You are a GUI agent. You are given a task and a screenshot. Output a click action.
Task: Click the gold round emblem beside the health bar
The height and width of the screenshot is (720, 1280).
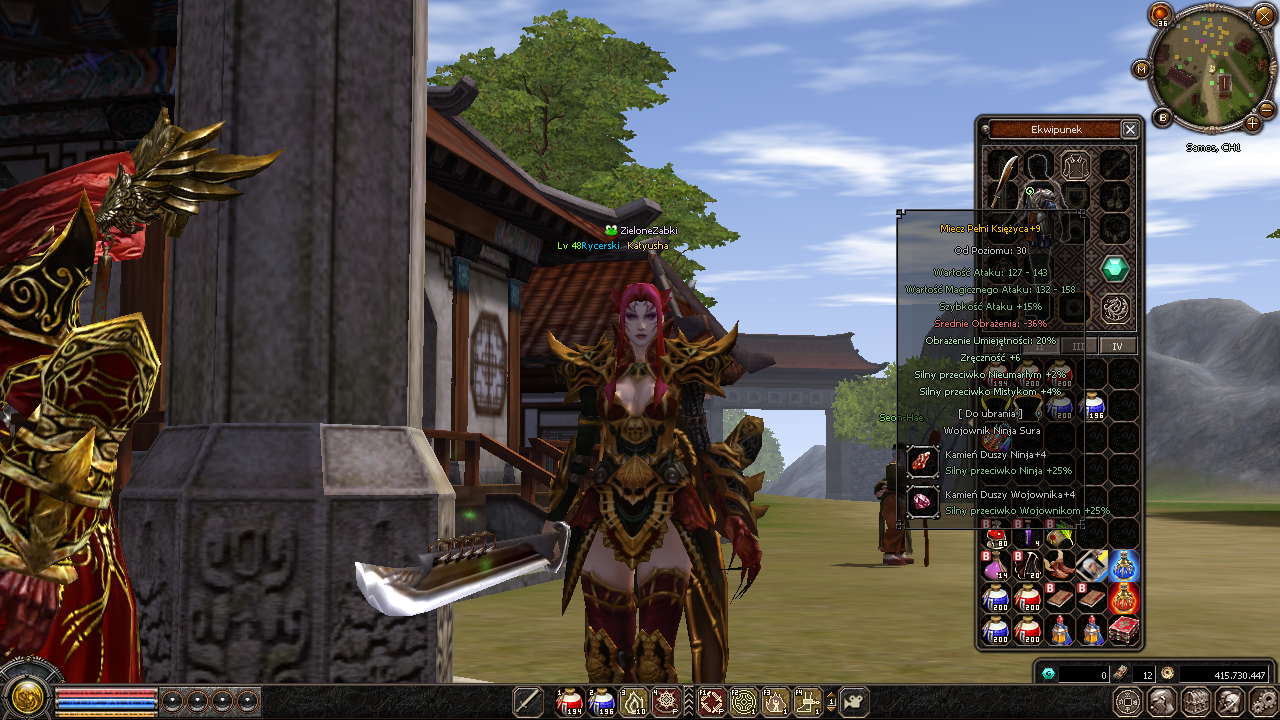point(27,696)
